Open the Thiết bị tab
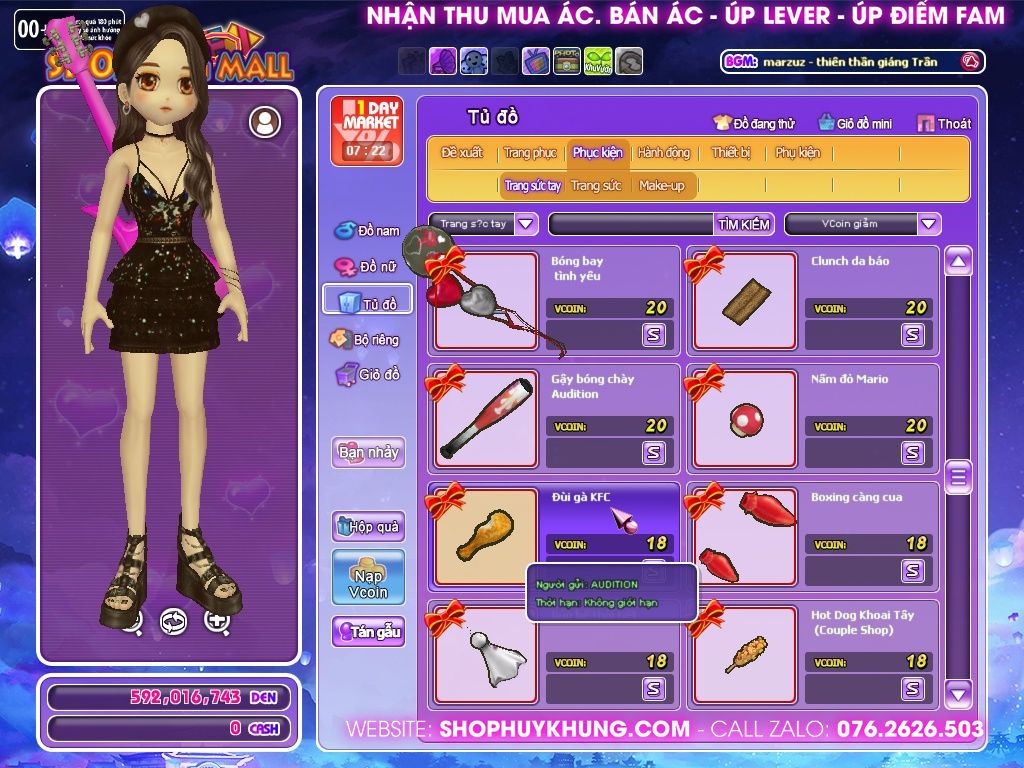The width and height of the screenshot is (1024, 768). [731, 153]
